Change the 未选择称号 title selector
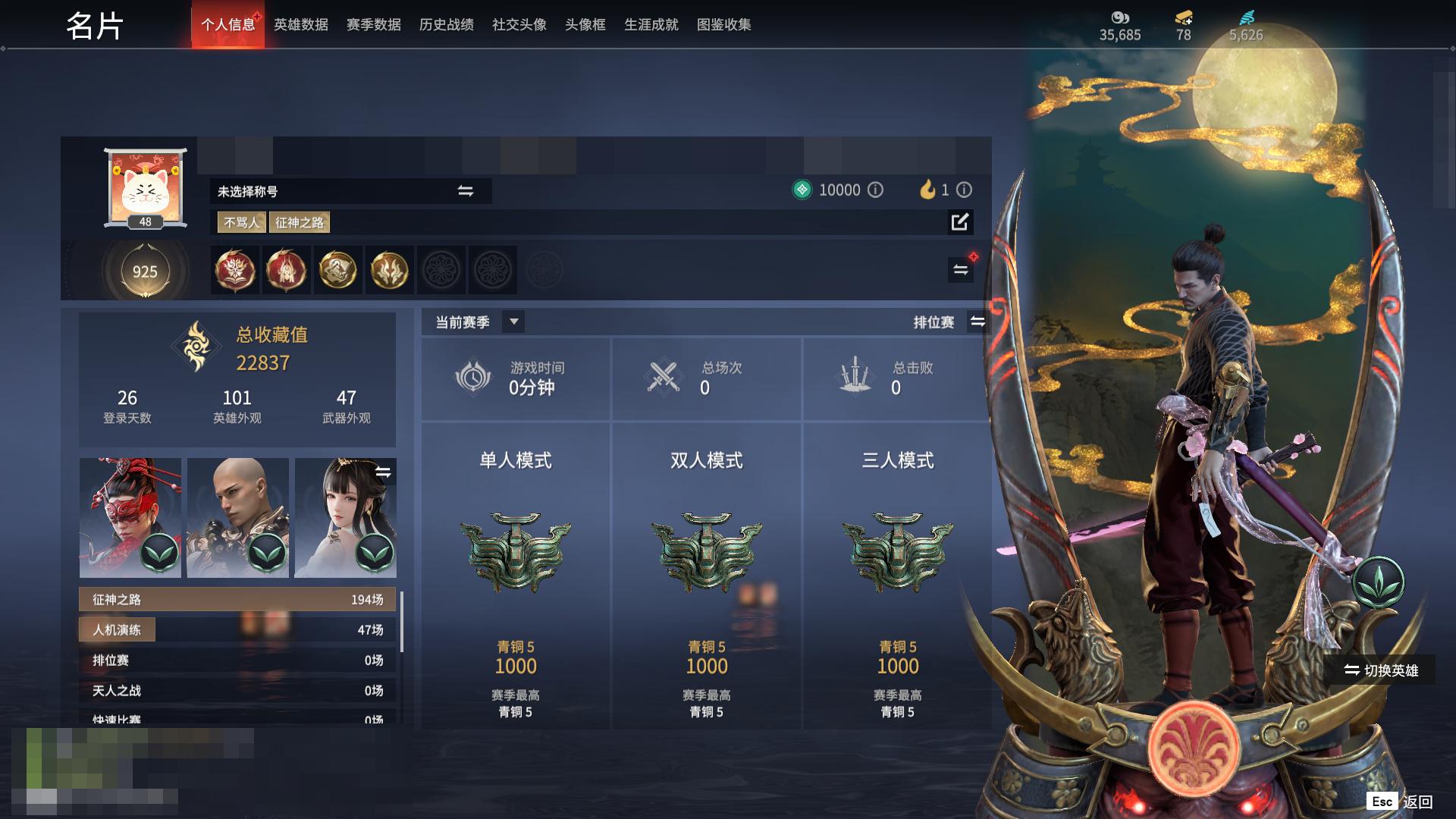1456x819 pixels. pos(465,191)
